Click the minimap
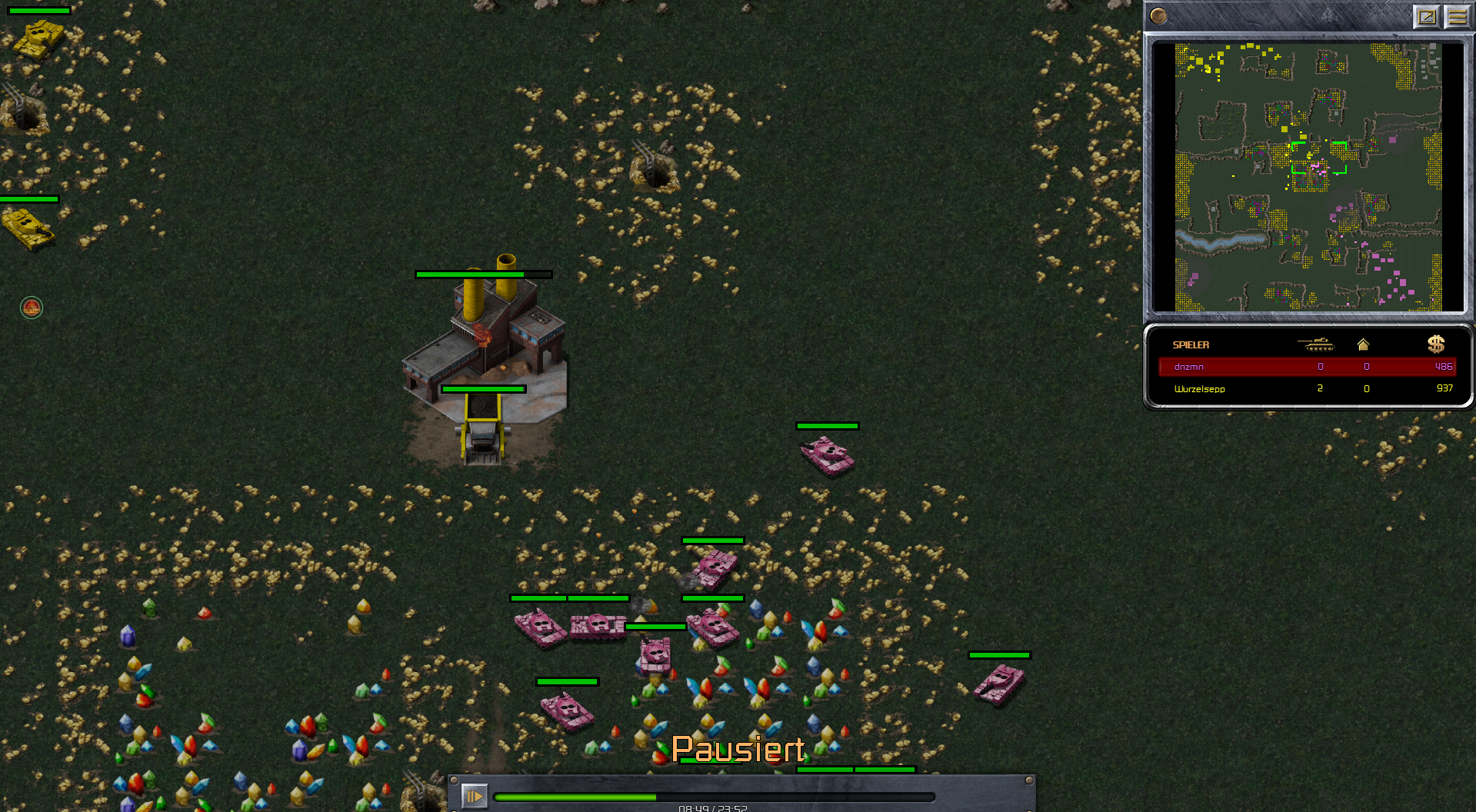Image resolution: width=1476 pixels, height=812 pixels. click(x=1308, y=177)
